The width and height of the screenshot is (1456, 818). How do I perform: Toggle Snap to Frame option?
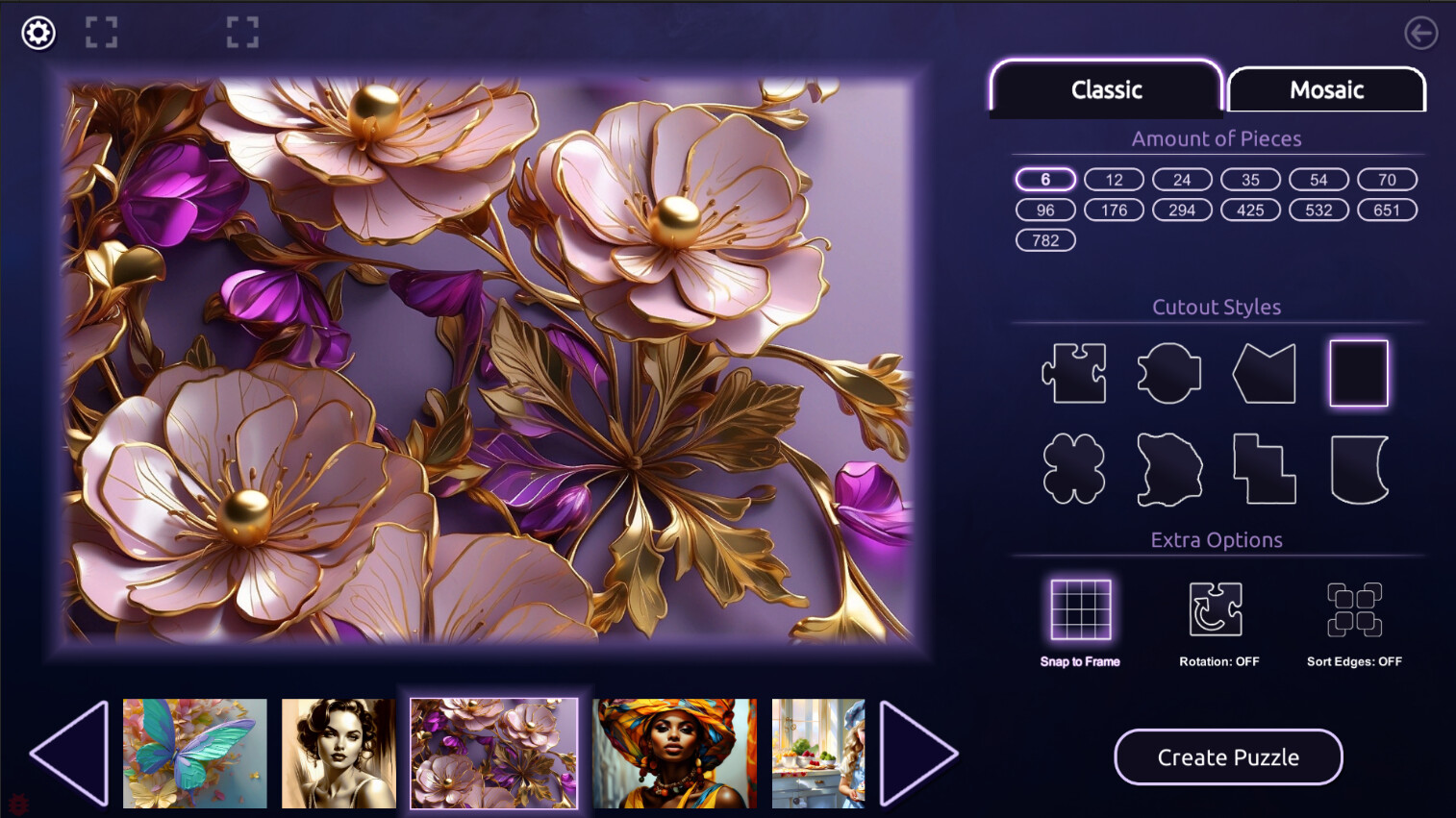tap(1080, 608)
